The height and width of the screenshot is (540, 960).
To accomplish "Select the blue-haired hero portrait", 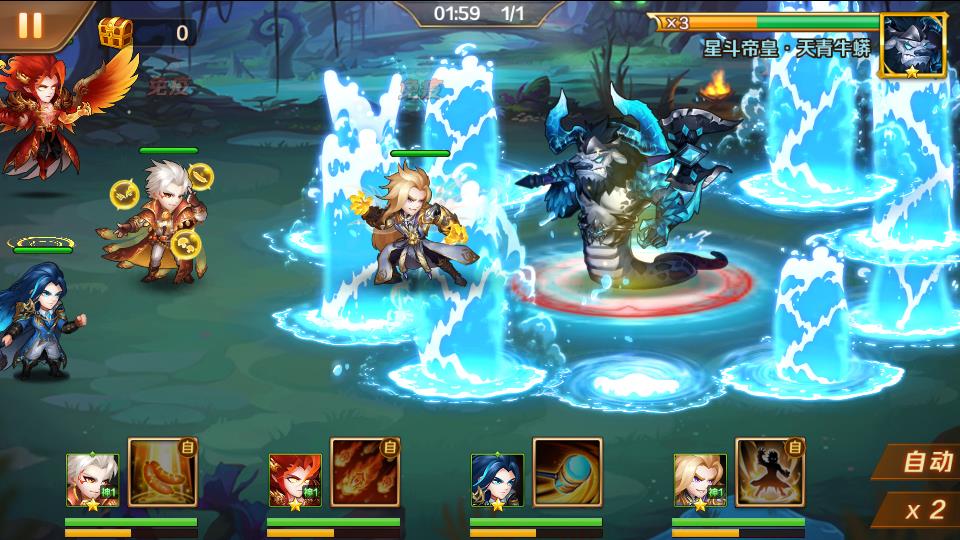I will pyautogui.click(x=497, y=481).
